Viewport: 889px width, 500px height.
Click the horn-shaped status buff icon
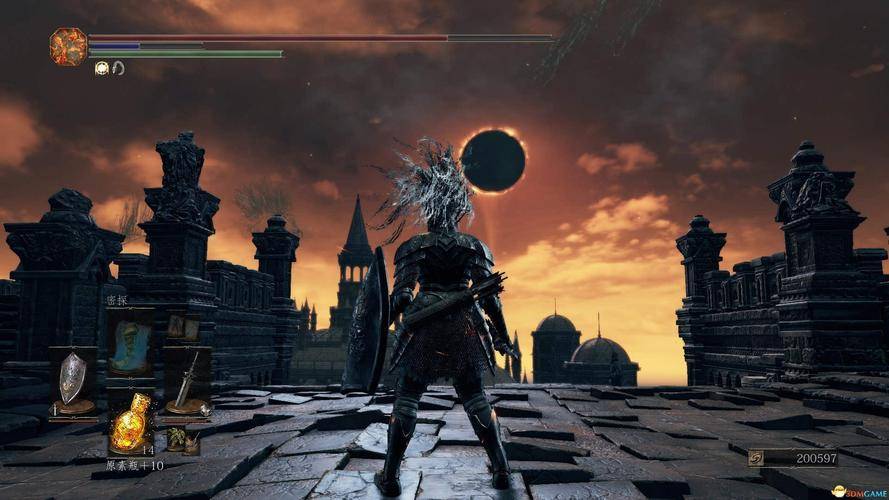tap(118, 68)
